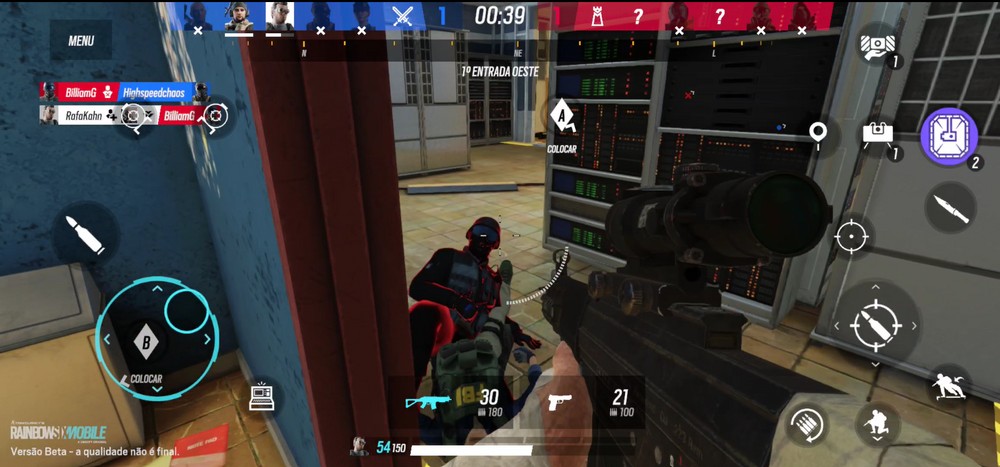Toggle aim-down-sights reticle button
The height and width of the screenshot is (467, 1000).
click(851, 237)
